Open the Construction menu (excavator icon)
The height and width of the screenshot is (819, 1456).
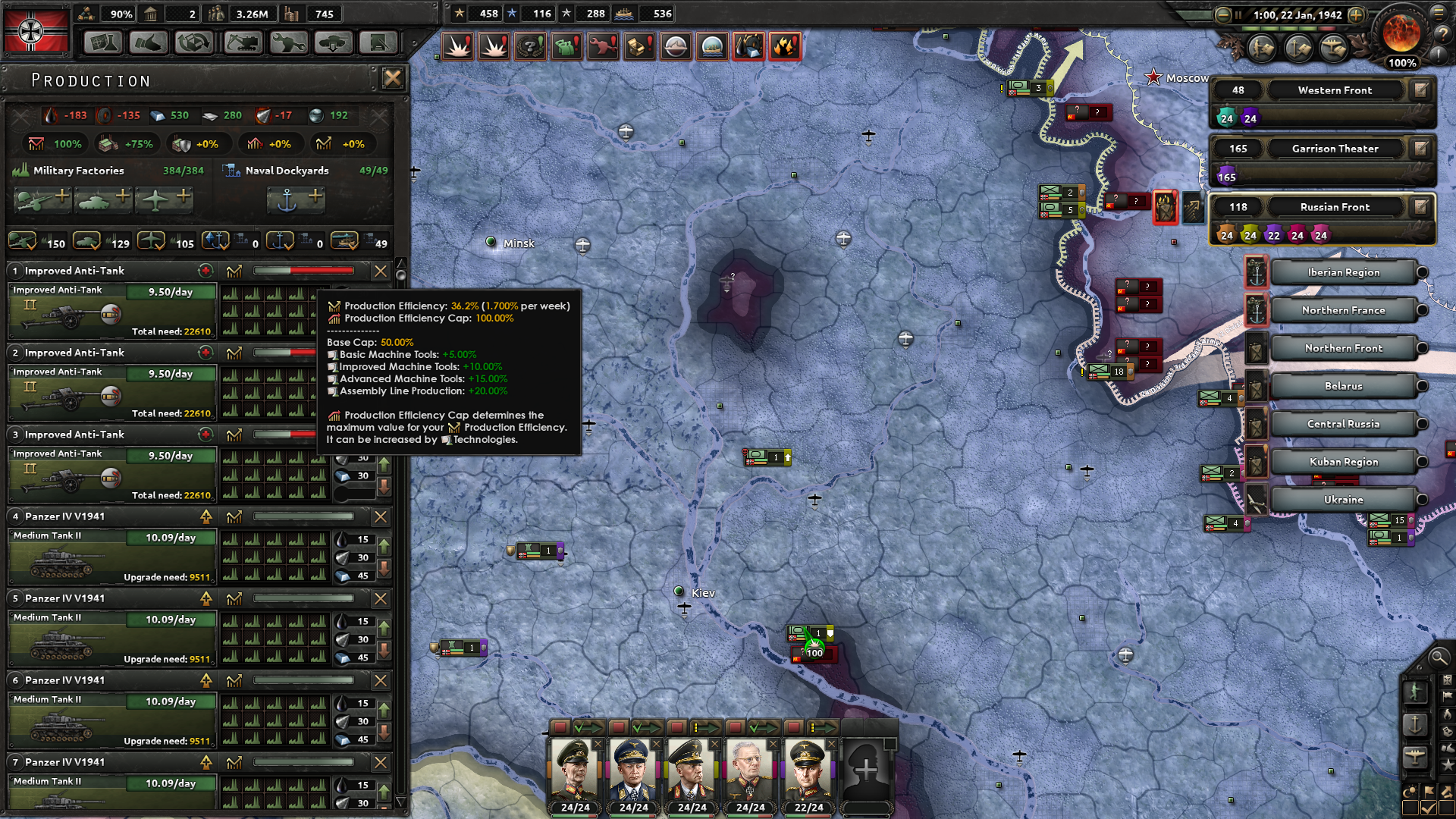[x=241, y=42]
